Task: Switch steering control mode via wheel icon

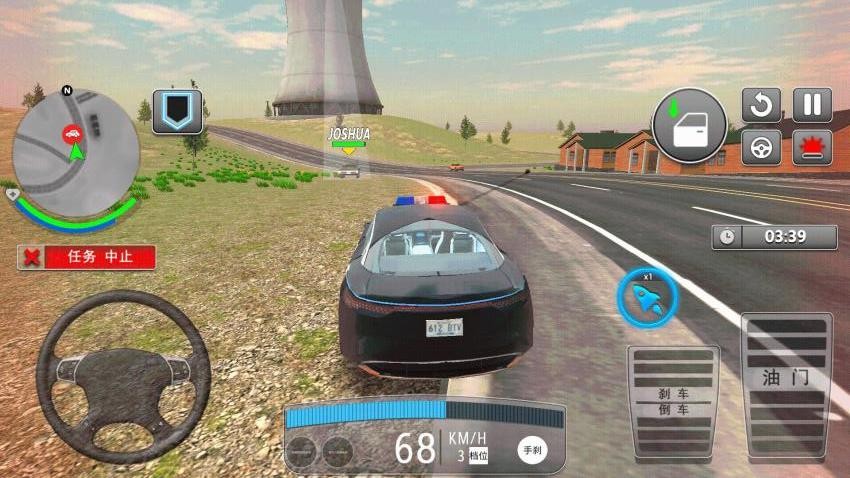Action: click(x=761, y=148)
